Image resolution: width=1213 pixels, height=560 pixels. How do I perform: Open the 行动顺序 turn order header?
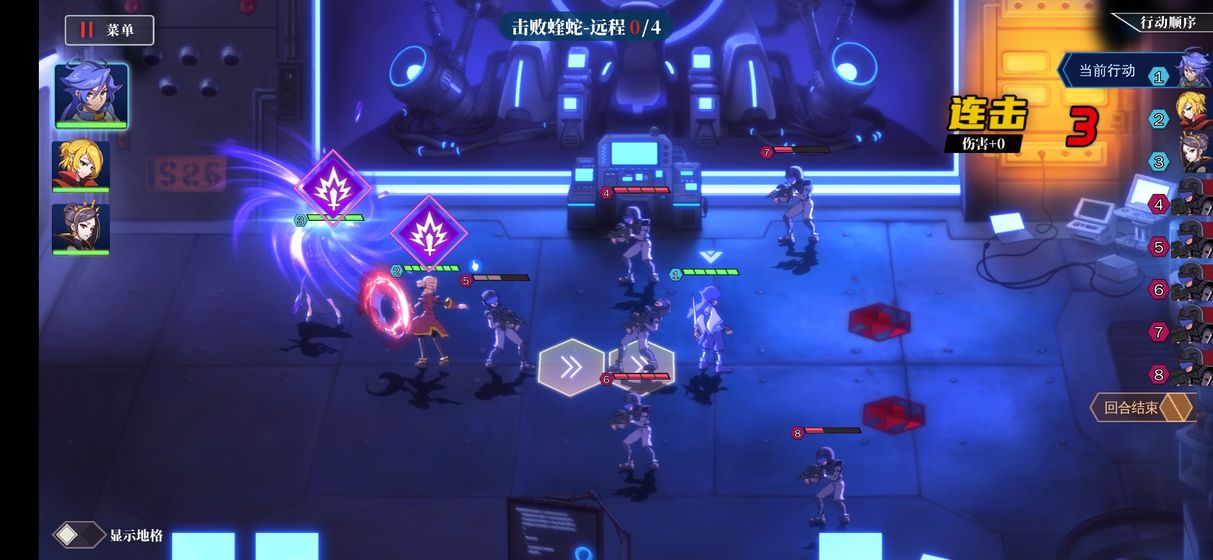click(x=1167, y=22)
